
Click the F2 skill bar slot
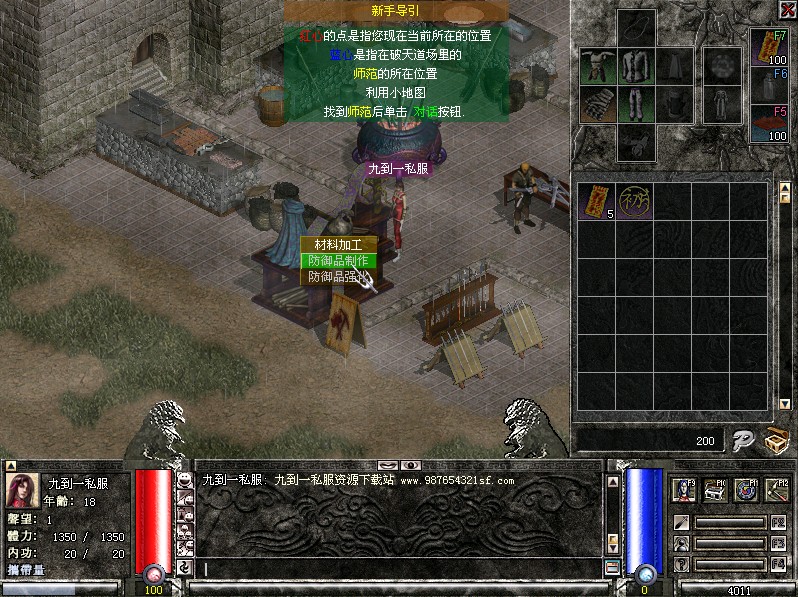(x=730, y=523)
